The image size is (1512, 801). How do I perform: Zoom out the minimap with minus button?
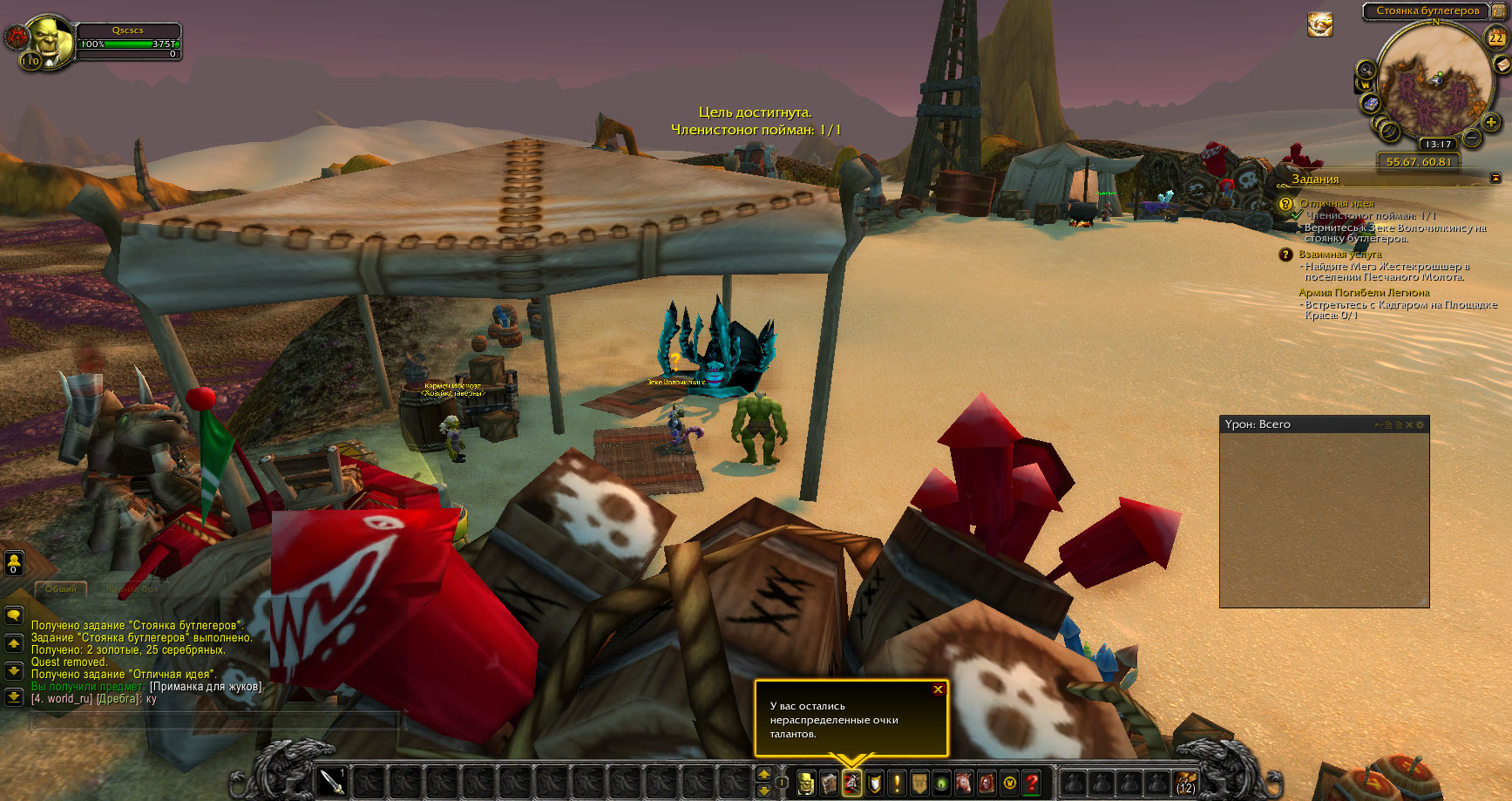tap(1472, 138)
